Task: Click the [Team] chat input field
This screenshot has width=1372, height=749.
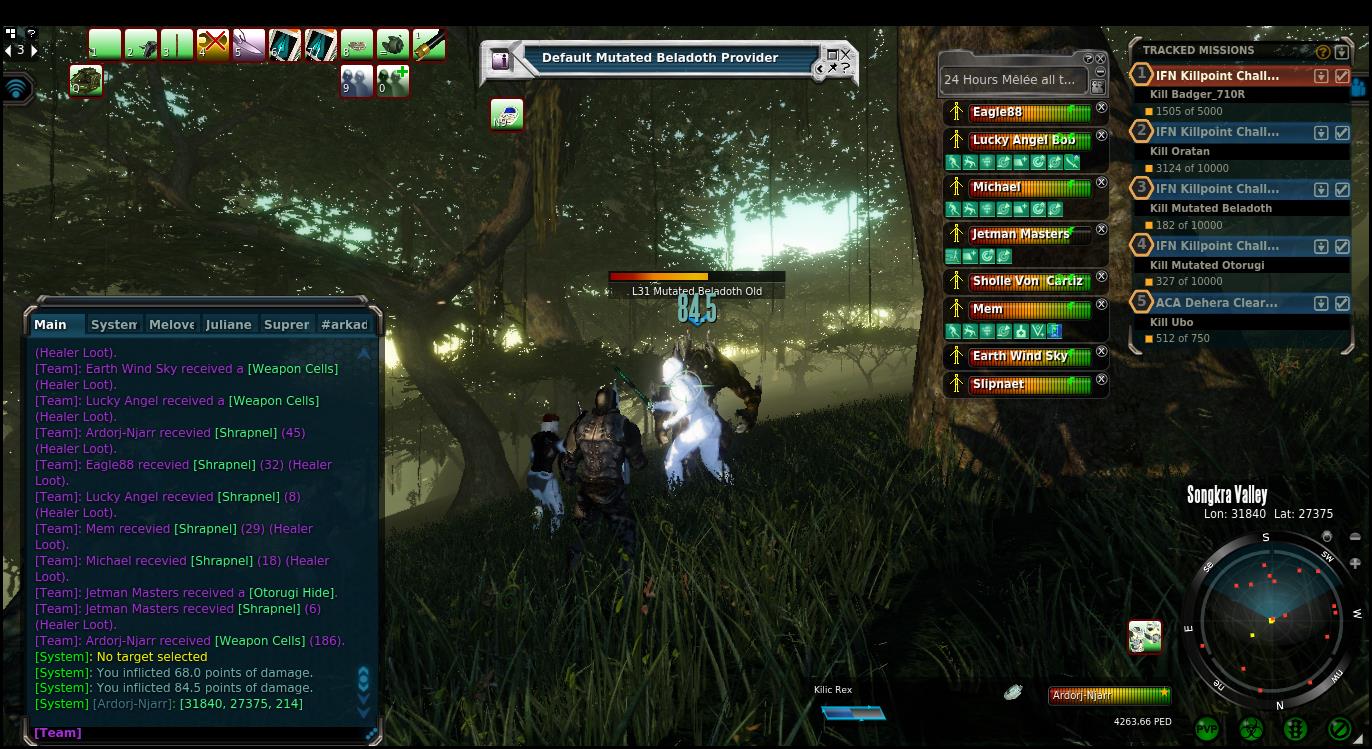Action: click(200, 733)
